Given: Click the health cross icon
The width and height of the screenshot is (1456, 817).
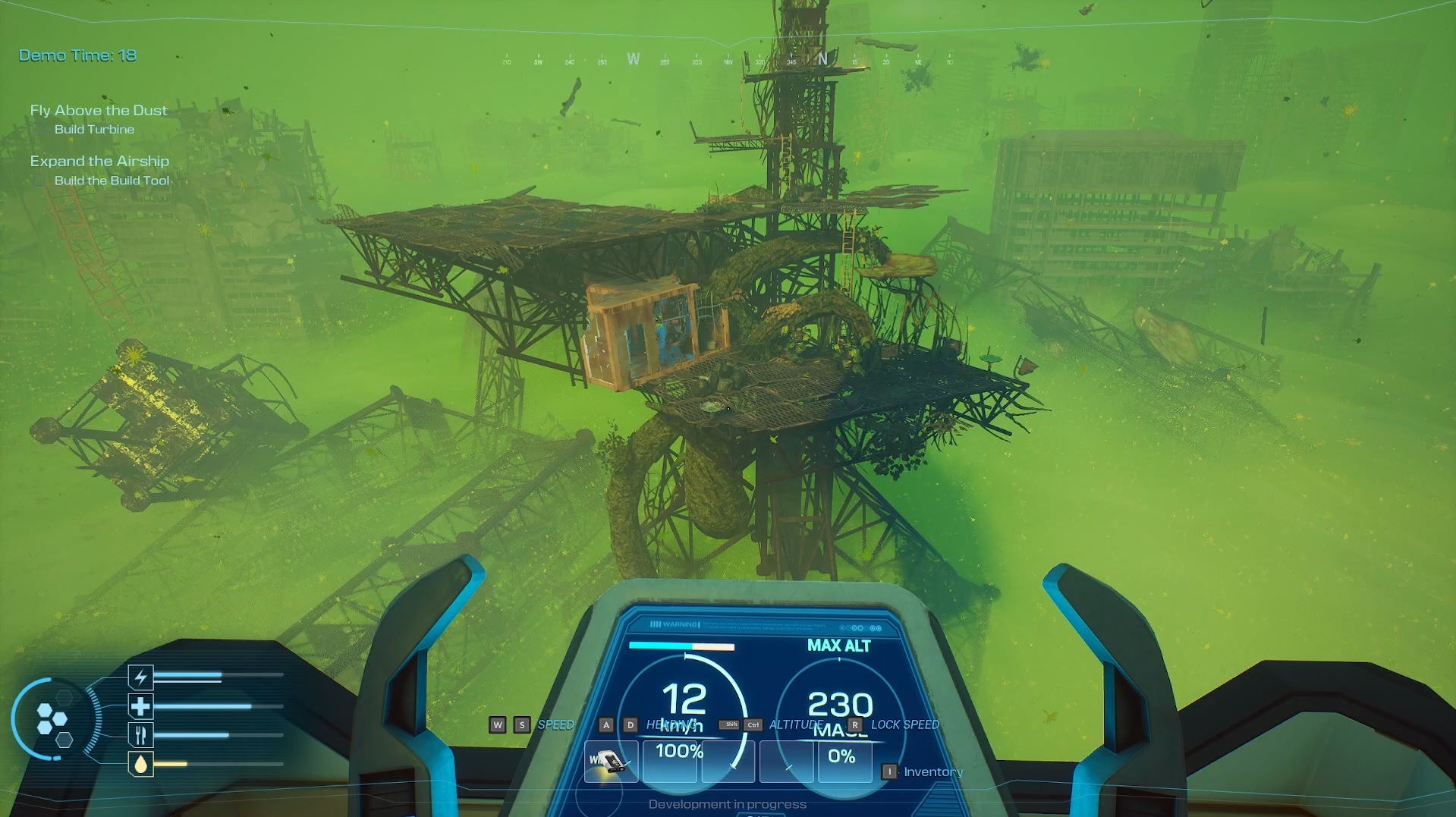Looking at the screenshot, I should [140, 706].
